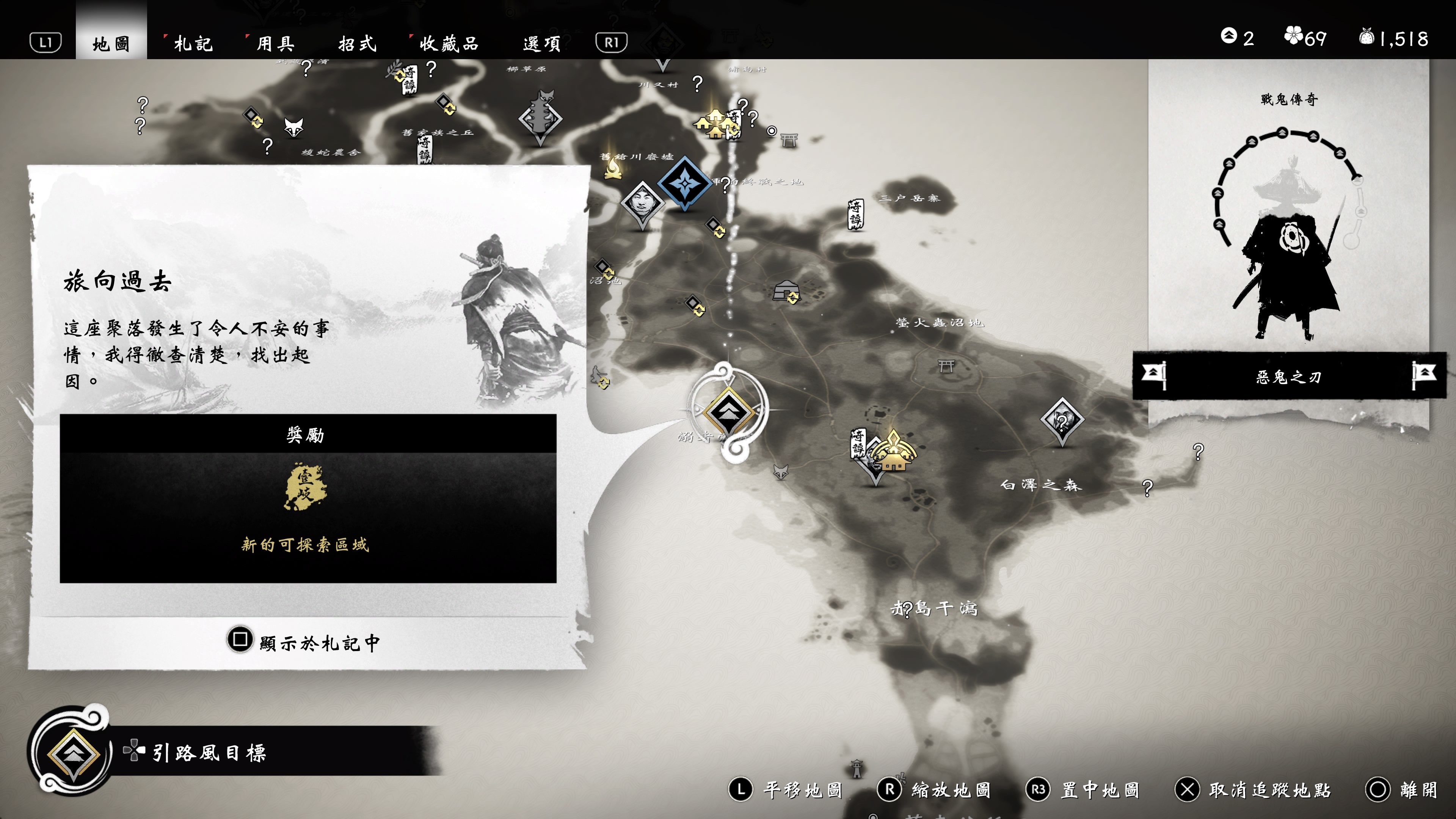Open the 選項 options tab
The width and height of the screenshot is (1456, 819).
pos(541,44)
